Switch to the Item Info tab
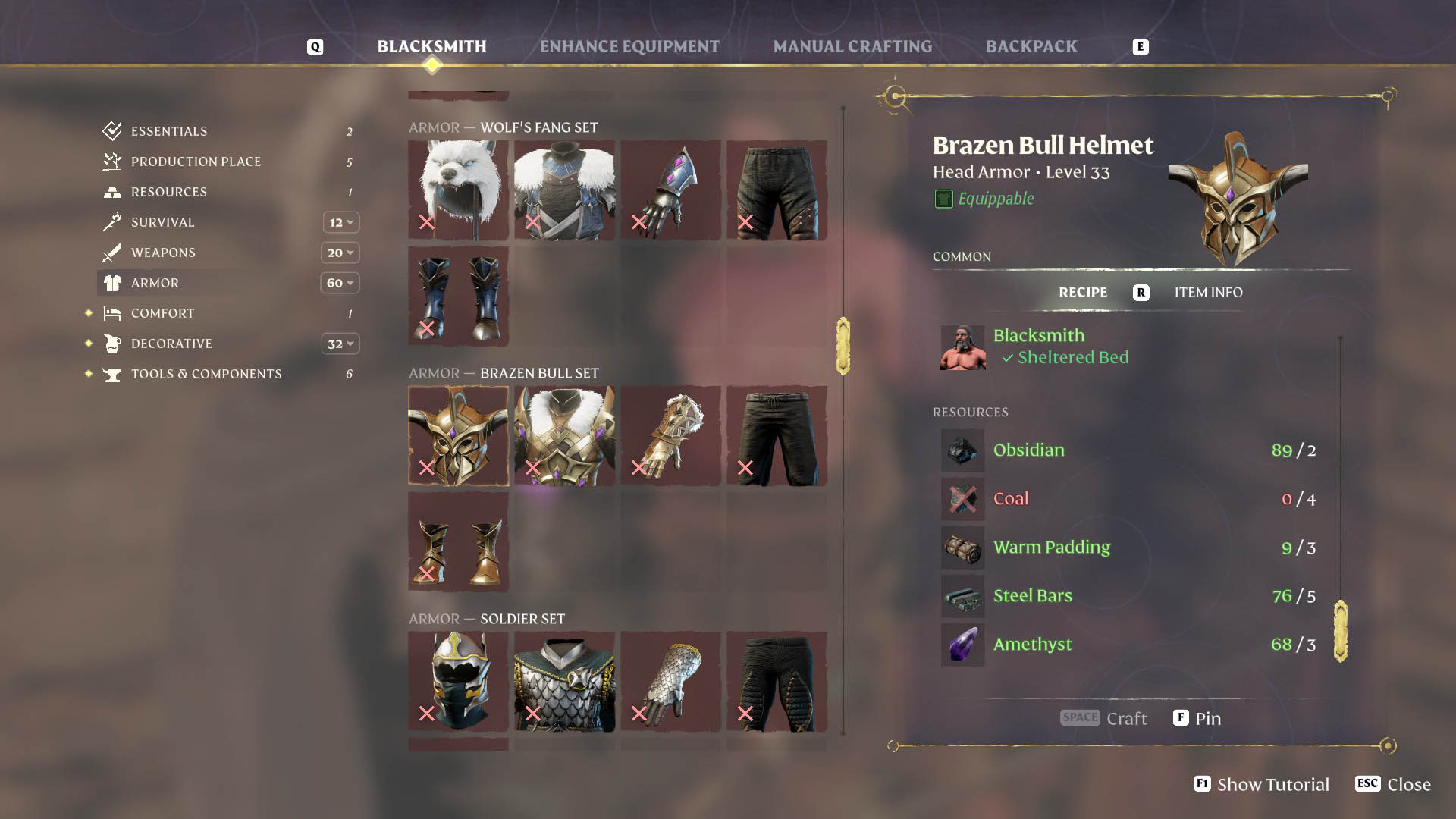The height and width of the screenshot is (819, 1456). (1208, 293)
